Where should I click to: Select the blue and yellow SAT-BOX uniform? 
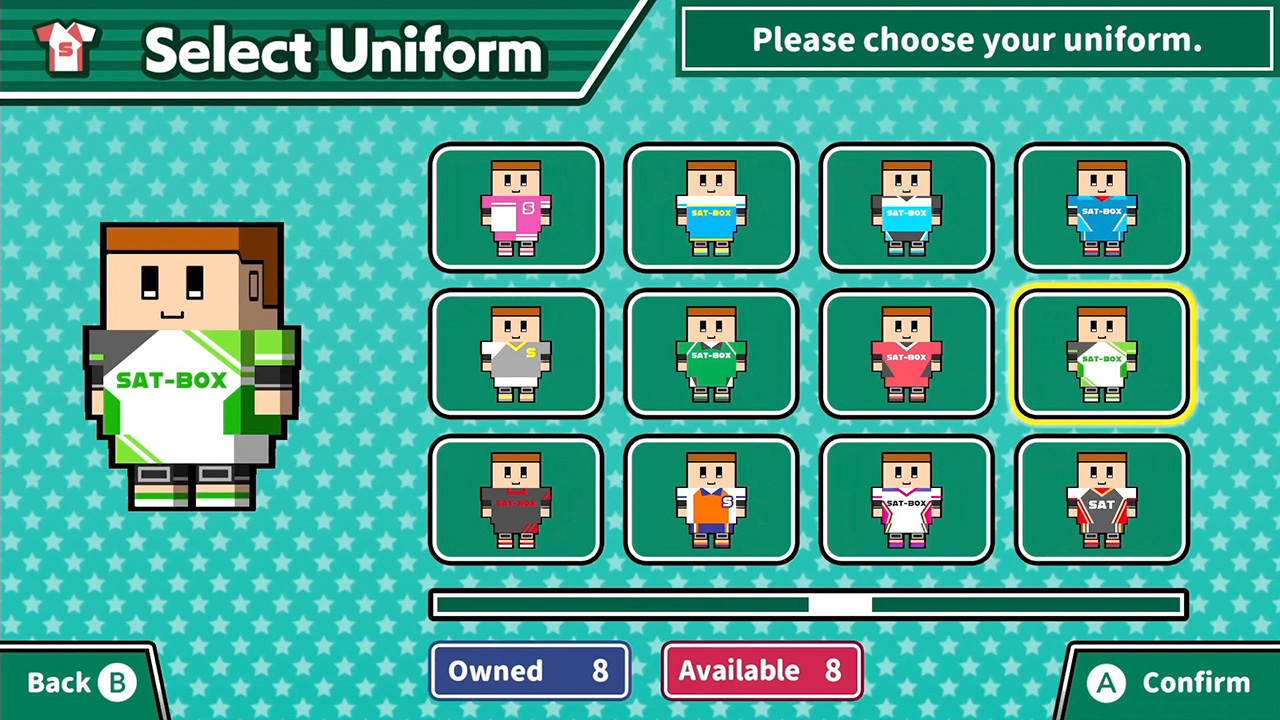[711, 208]
